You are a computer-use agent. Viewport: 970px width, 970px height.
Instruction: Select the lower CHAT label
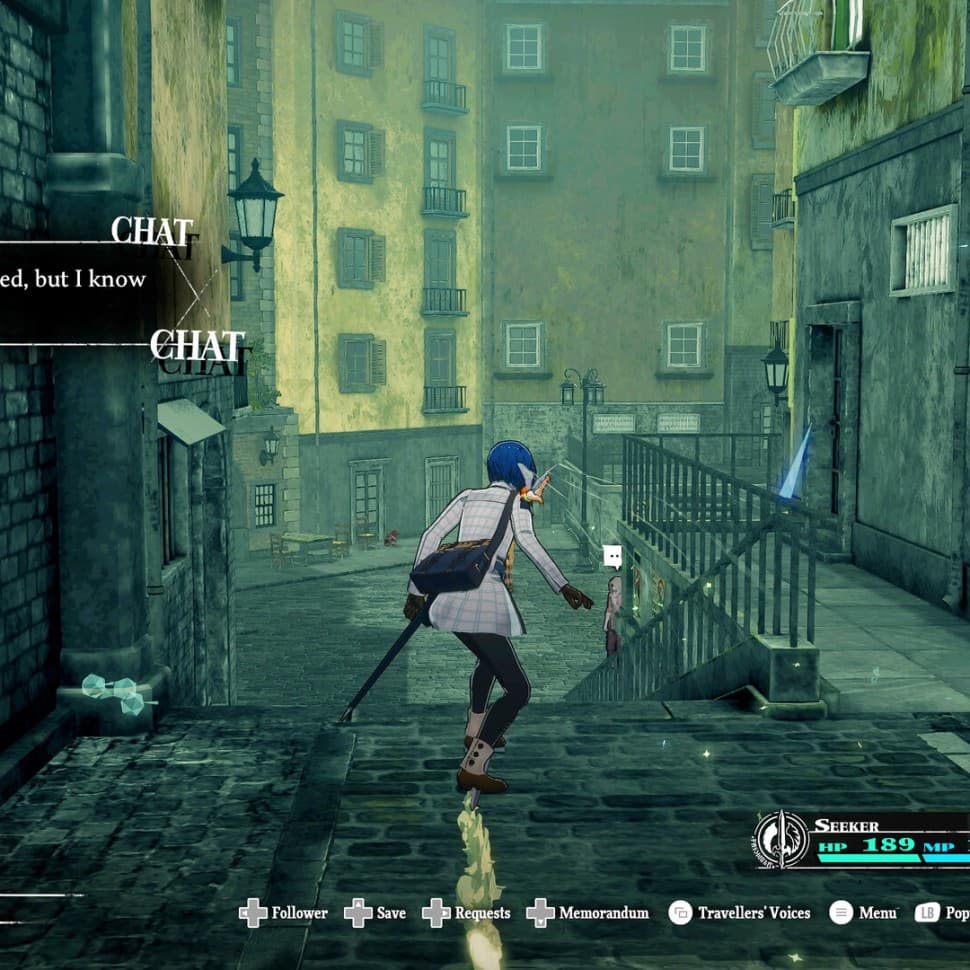point(197,347)
